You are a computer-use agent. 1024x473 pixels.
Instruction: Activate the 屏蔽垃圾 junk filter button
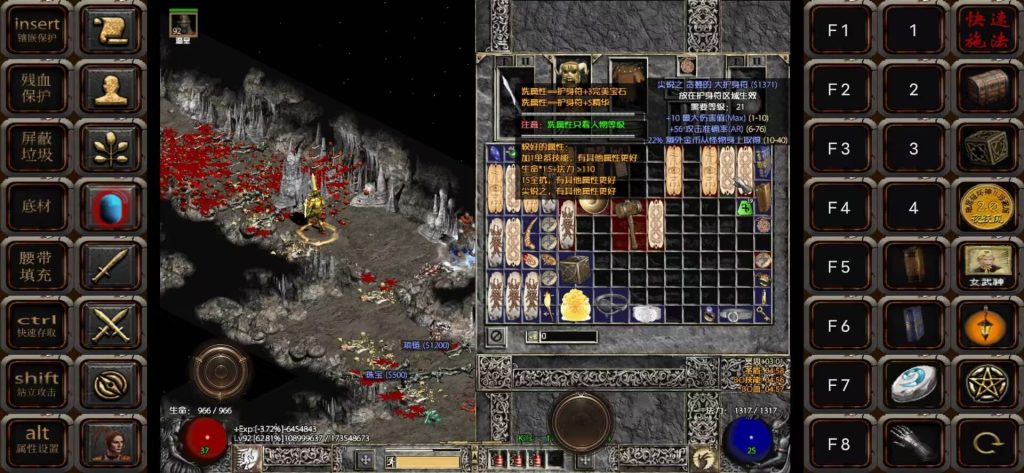(38, 147)
